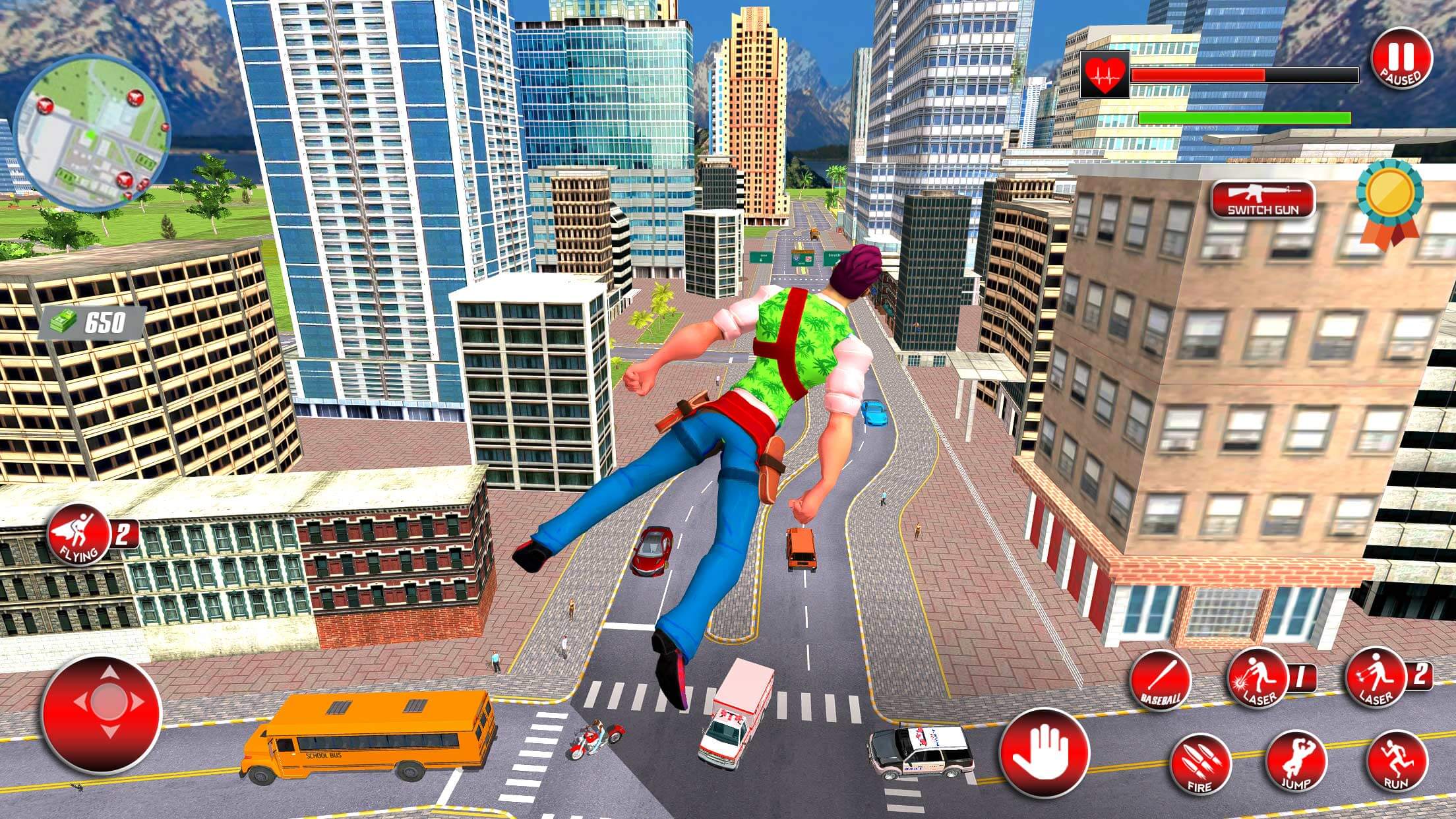
Task: Tap the Paused button
Action: [x=1402, y=59]
